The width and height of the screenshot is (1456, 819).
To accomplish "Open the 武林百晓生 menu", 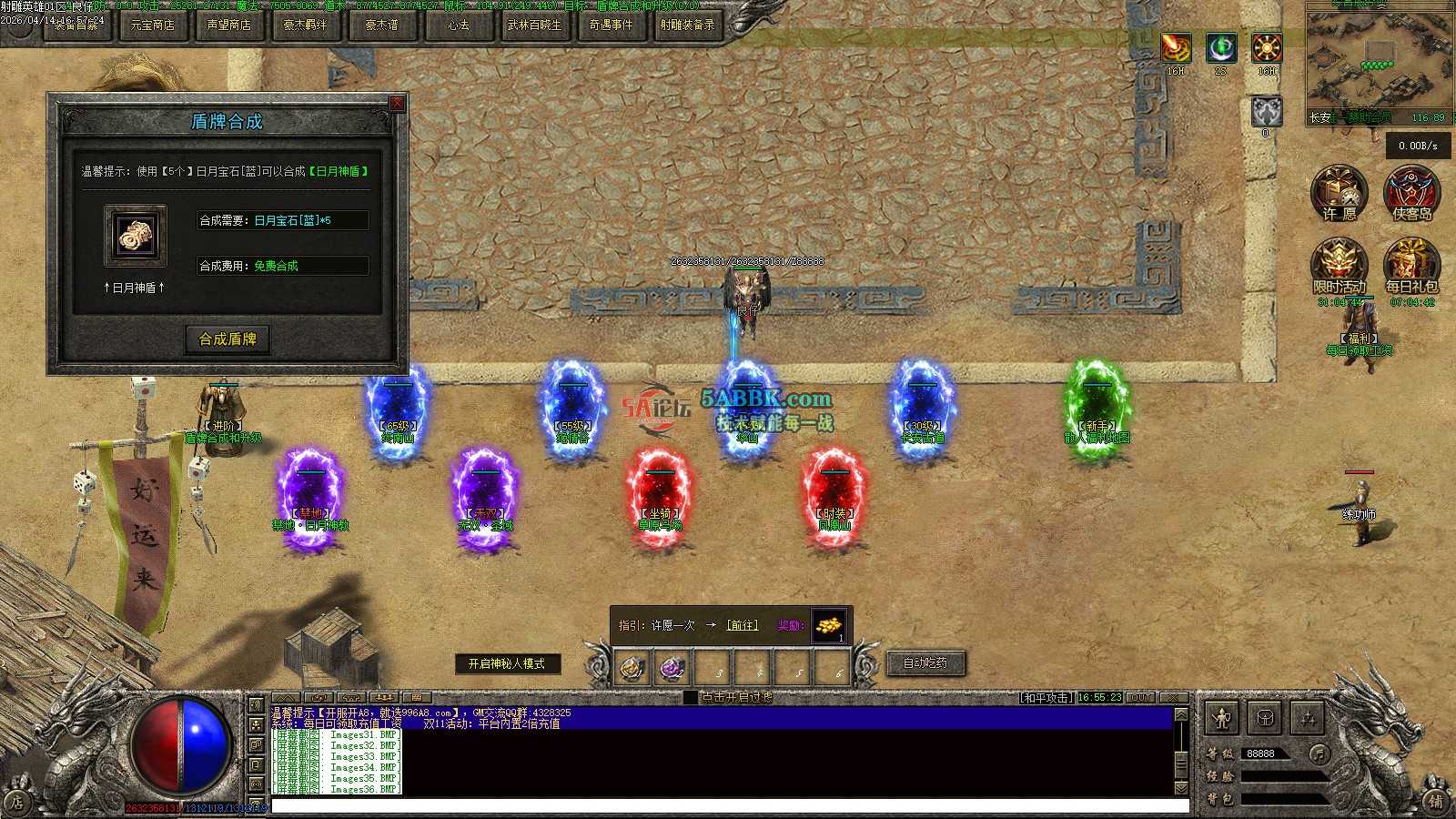I will (534, 25).
